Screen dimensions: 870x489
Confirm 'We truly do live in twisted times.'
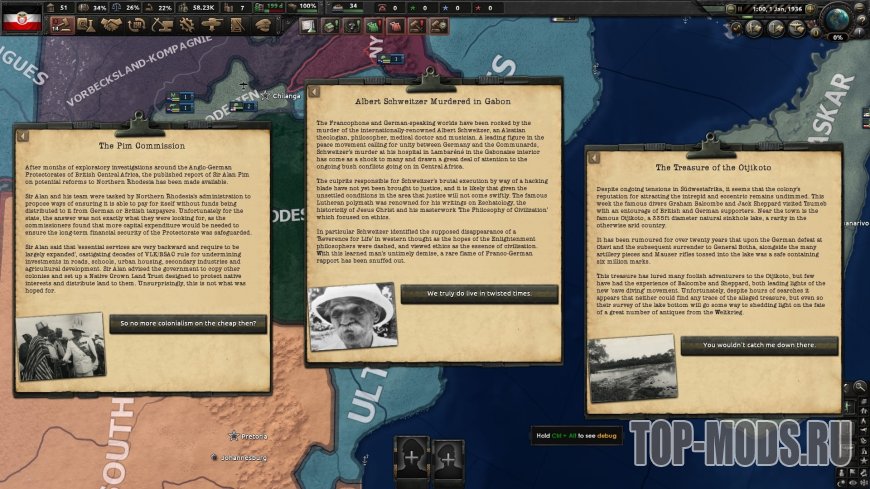pos(479,294)
